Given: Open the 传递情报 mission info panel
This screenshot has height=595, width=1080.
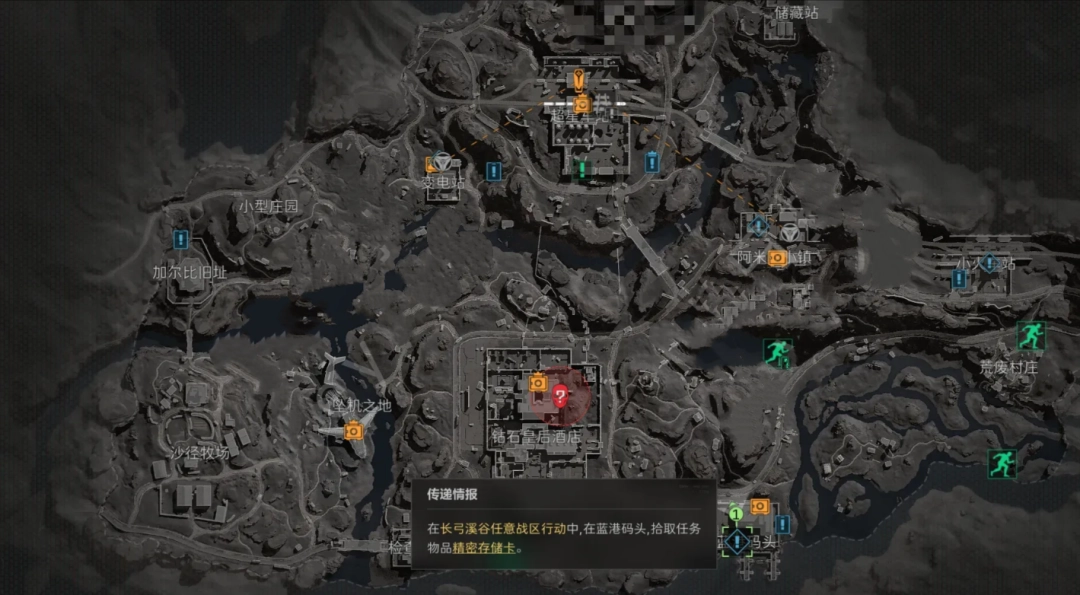Looking at the screenshot, I should point(563,523).
